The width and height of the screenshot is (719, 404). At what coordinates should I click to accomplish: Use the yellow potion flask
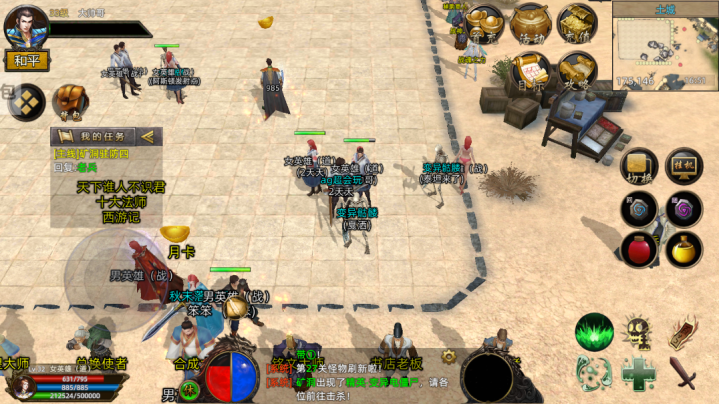tap(683, 247)
